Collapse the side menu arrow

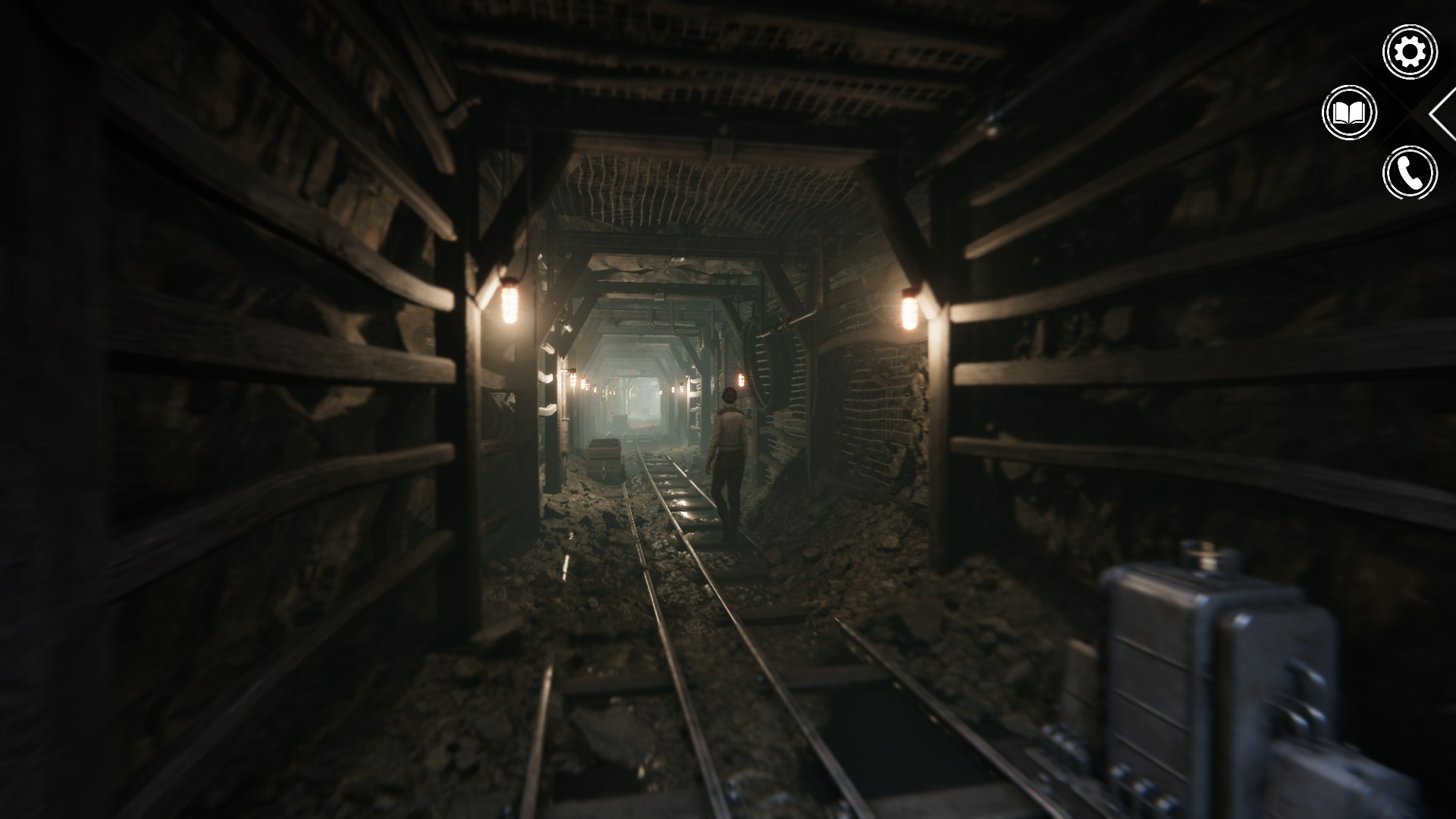[x=1443, y=113]
